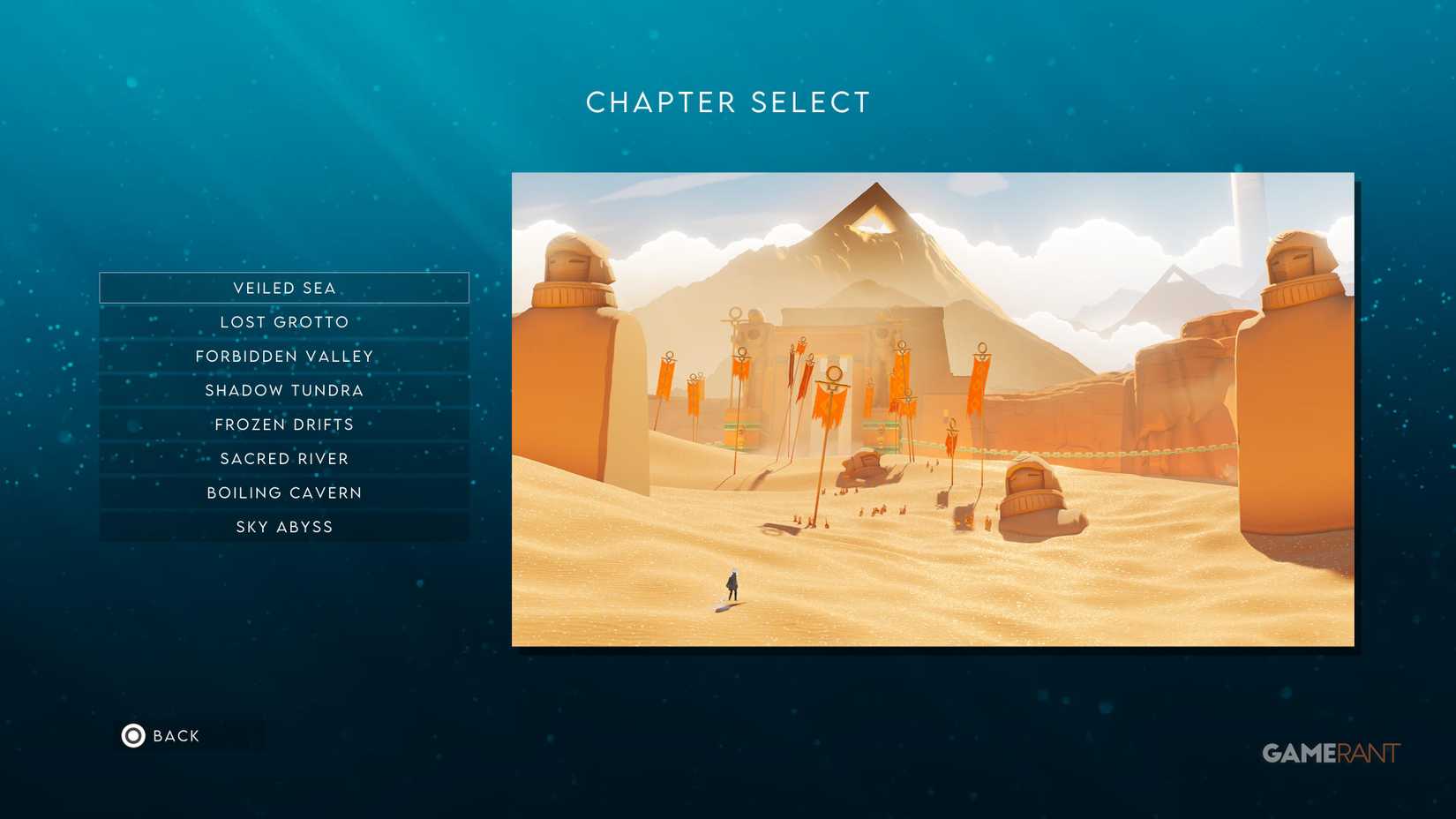Open the Forbidden Valley chapter
This screenshot has width=1456, height=819.
point(284,356)
